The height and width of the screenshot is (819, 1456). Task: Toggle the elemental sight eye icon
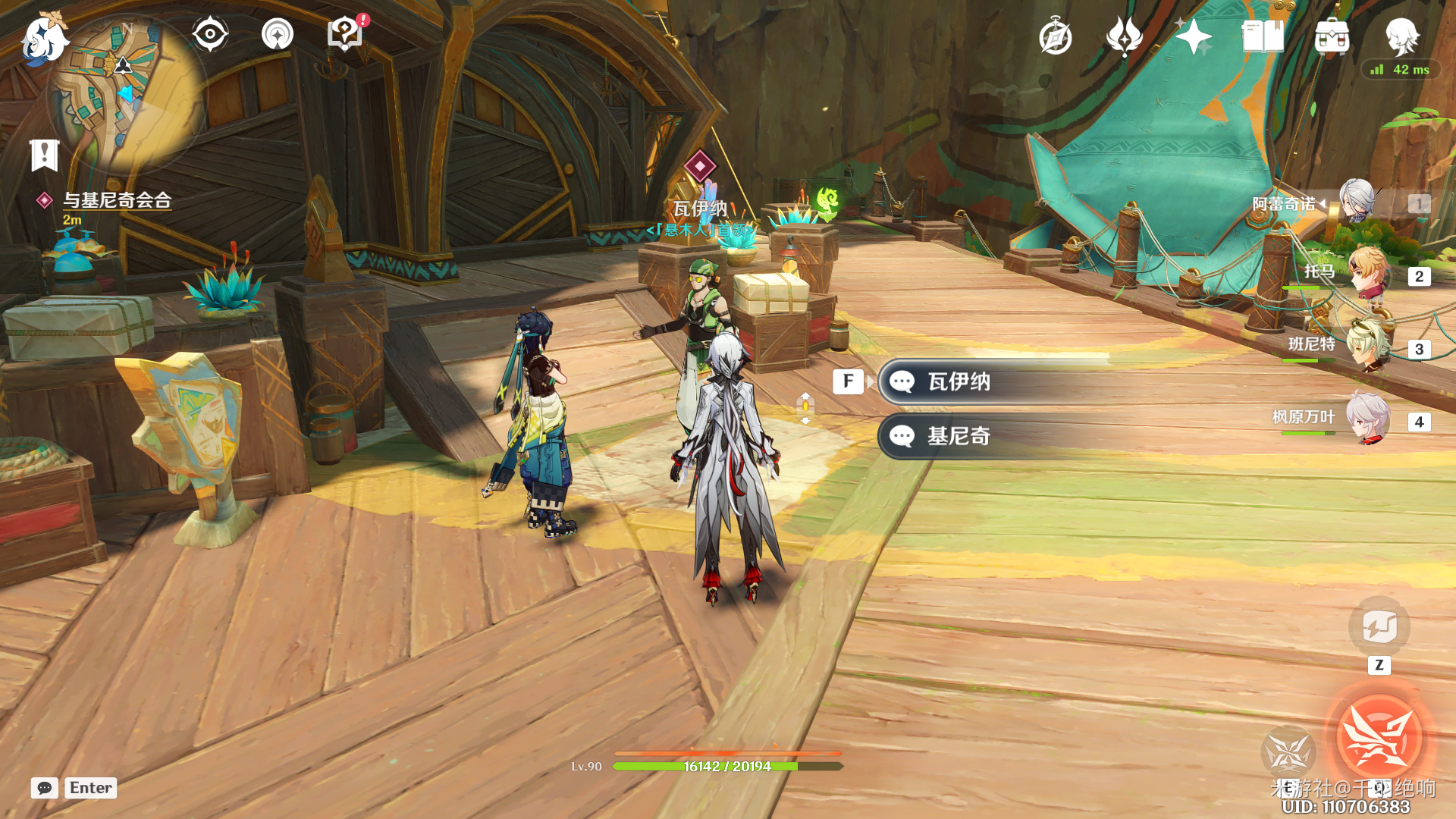pyautogui.click(x=209, y=34)
